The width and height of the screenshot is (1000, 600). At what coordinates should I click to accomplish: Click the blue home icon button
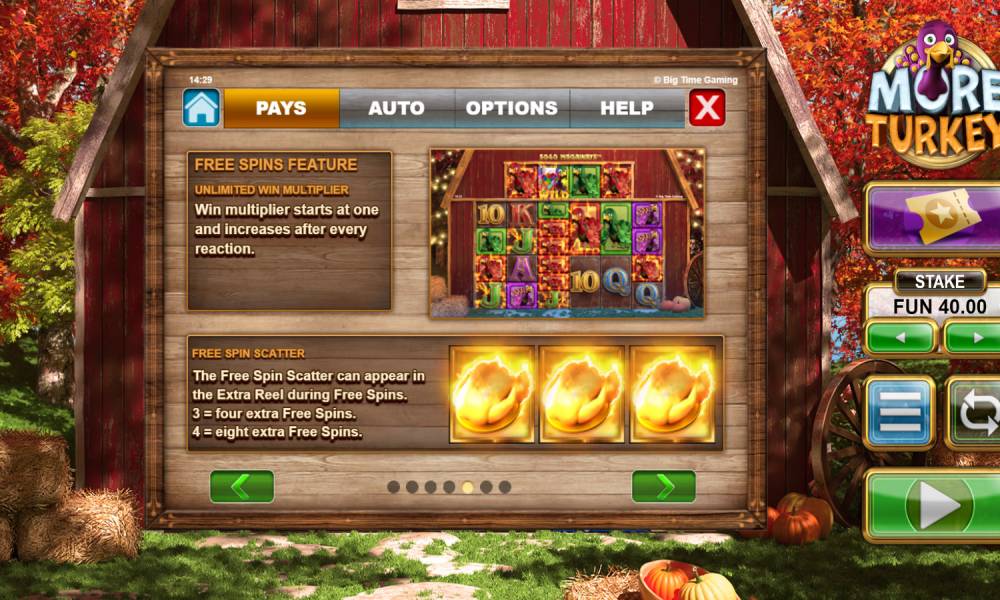click(201, 108)
